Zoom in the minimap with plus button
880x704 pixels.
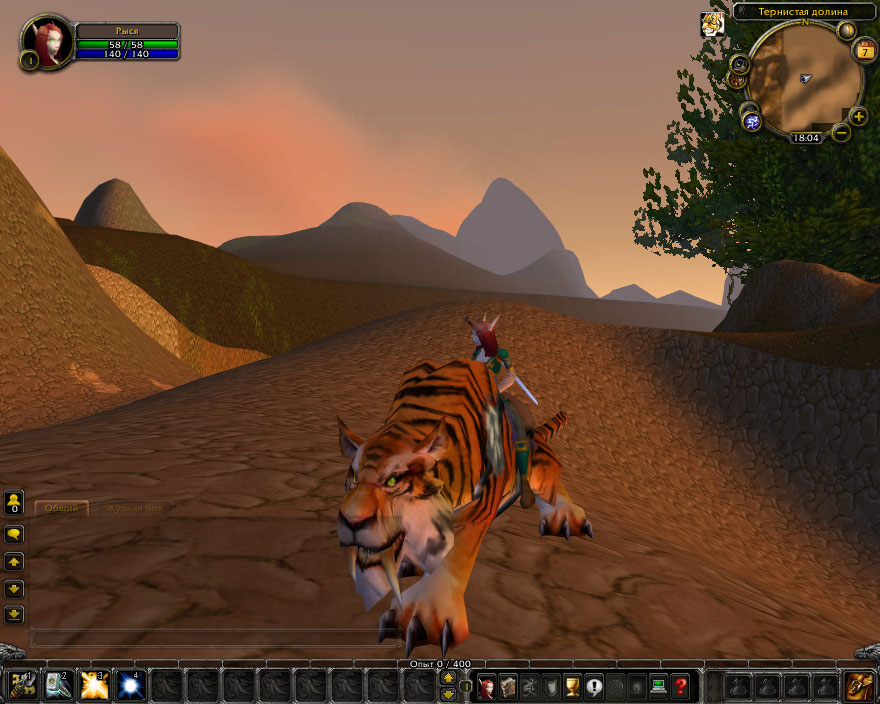[858, 116]
